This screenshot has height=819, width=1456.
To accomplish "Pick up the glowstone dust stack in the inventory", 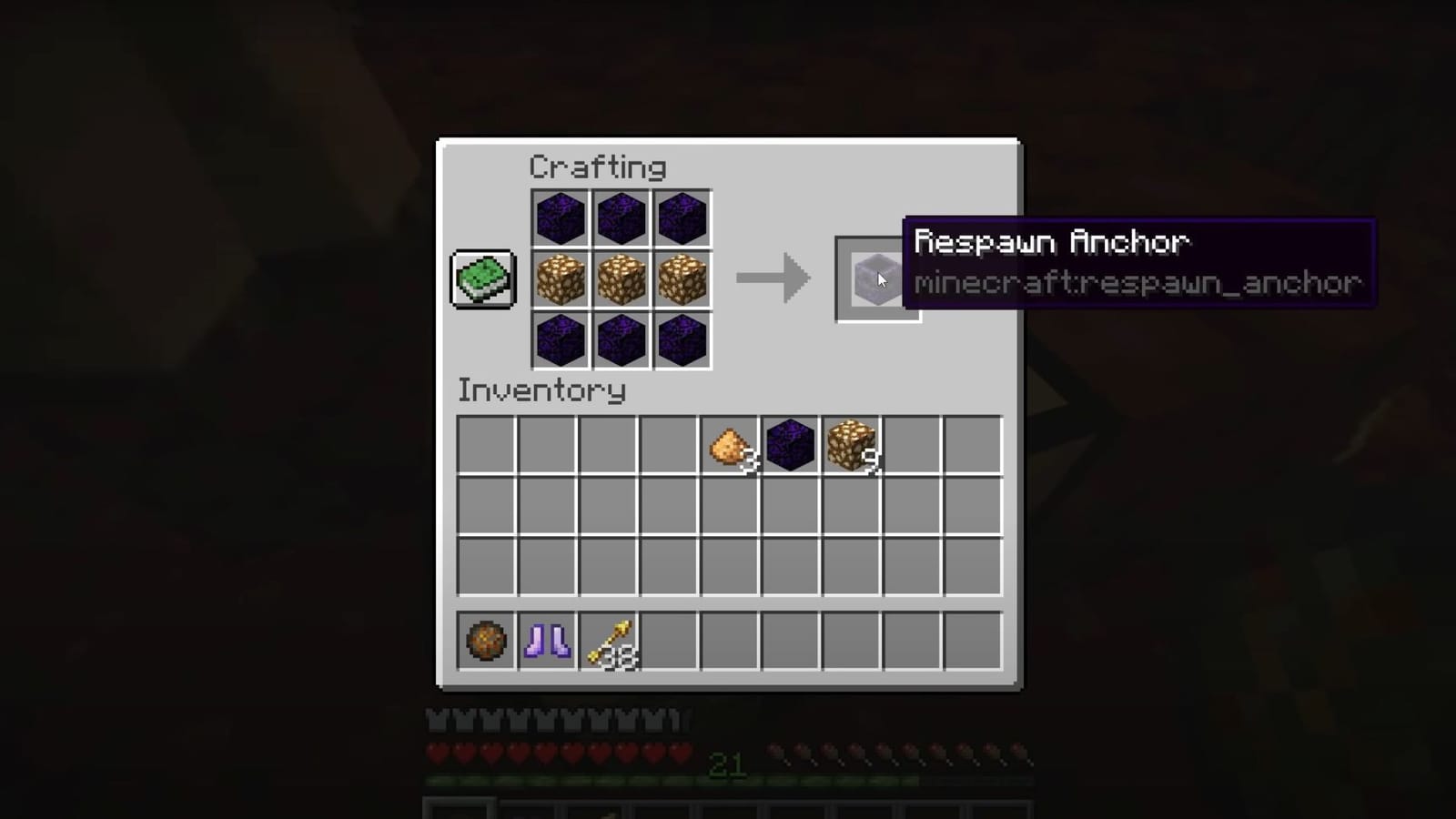I will (x=730, y=444).
